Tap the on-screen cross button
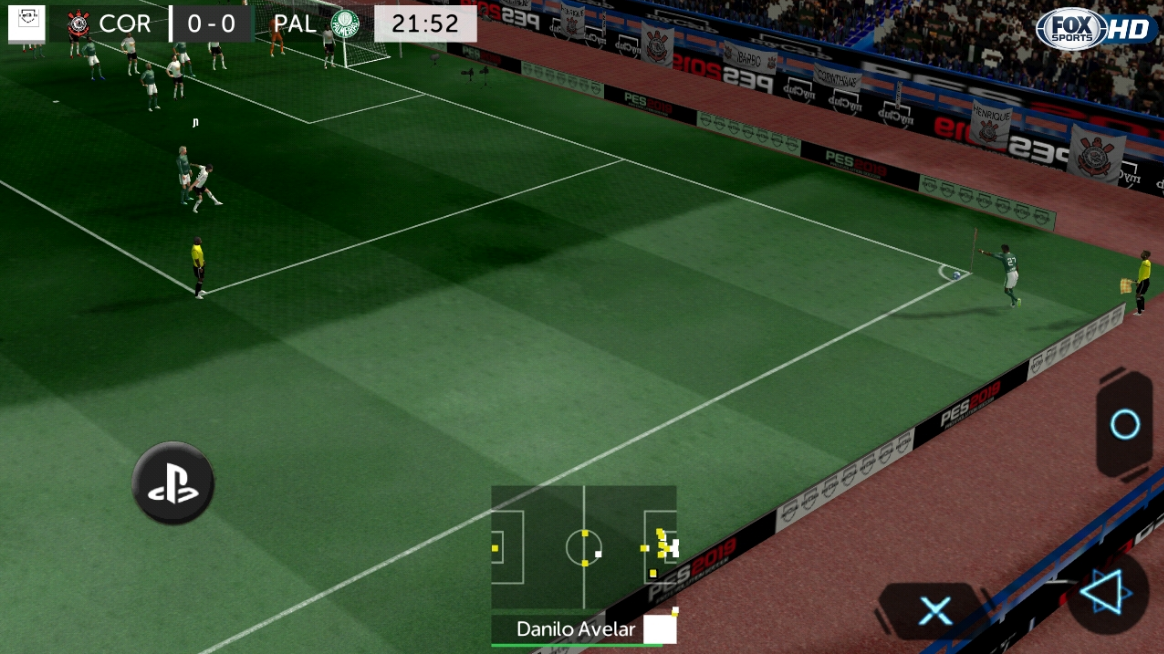This screenshot has width=1164, height=654. [x=935, y=610]
